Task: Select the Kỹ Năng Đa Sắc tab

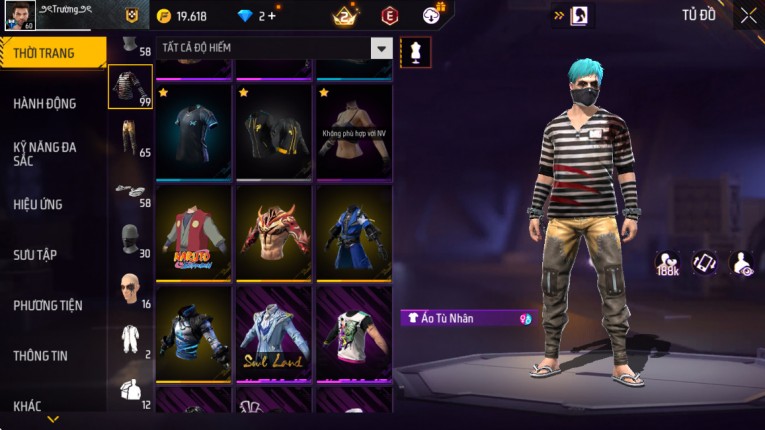Action: 45,153
